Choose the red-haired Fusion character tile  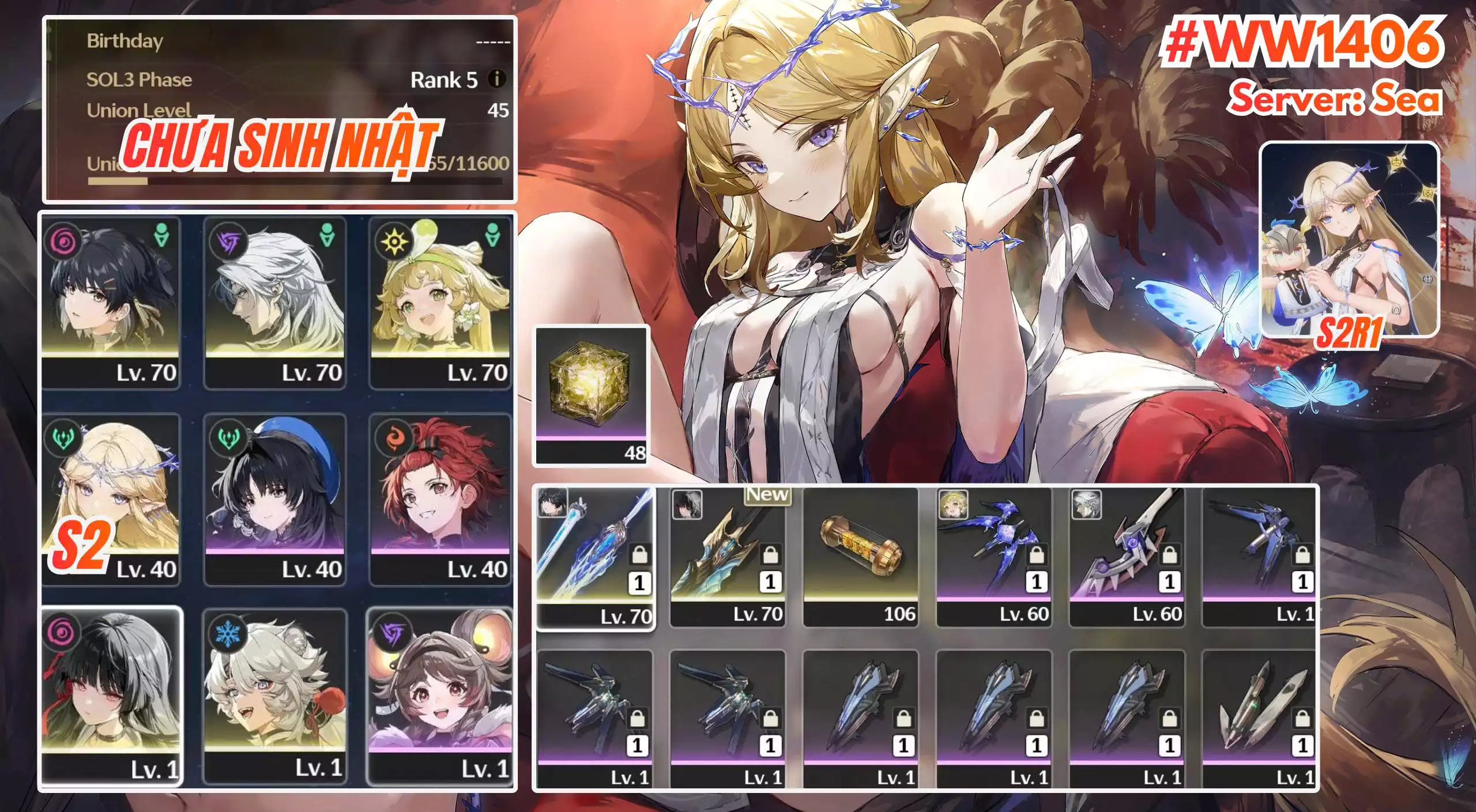click(x=440, y=498)
